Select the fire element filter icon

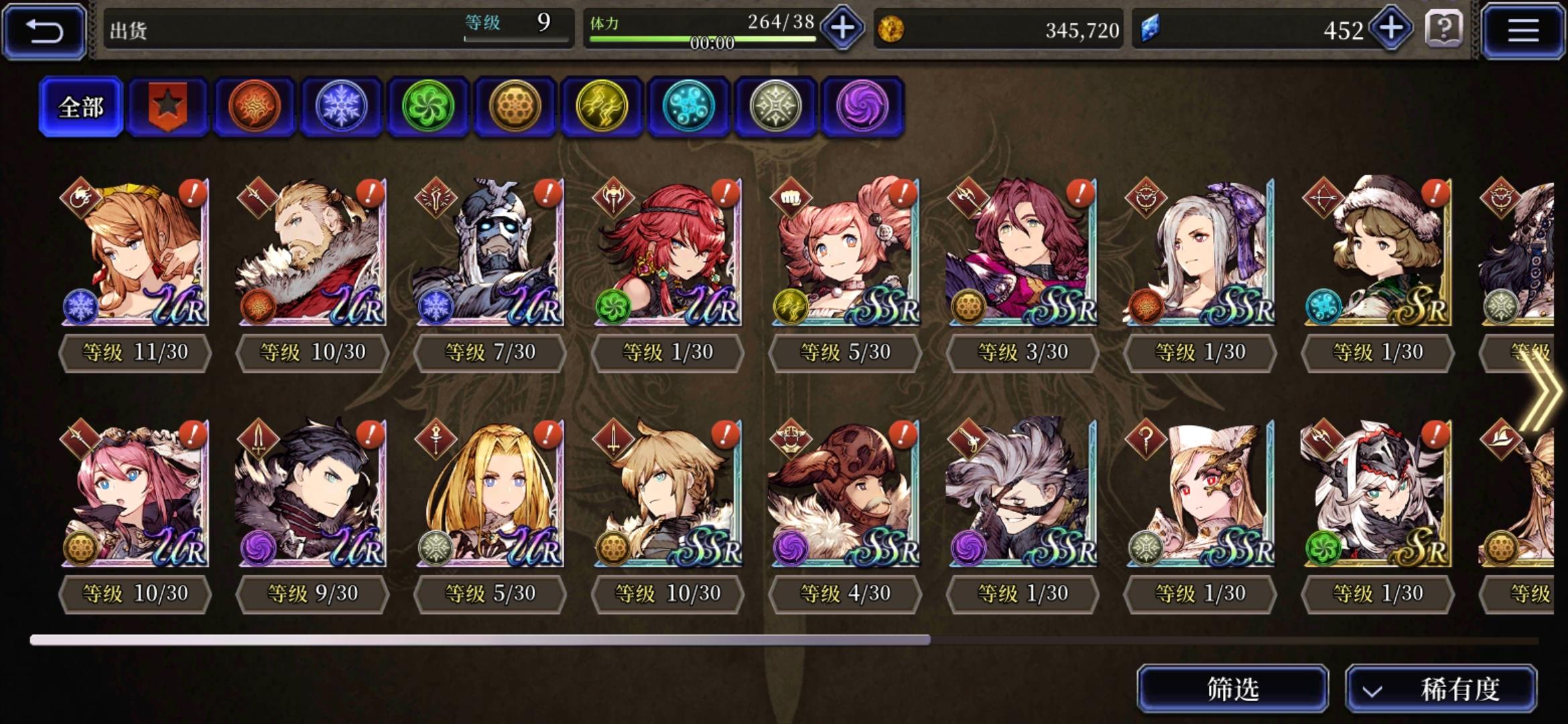coord(253,107)
